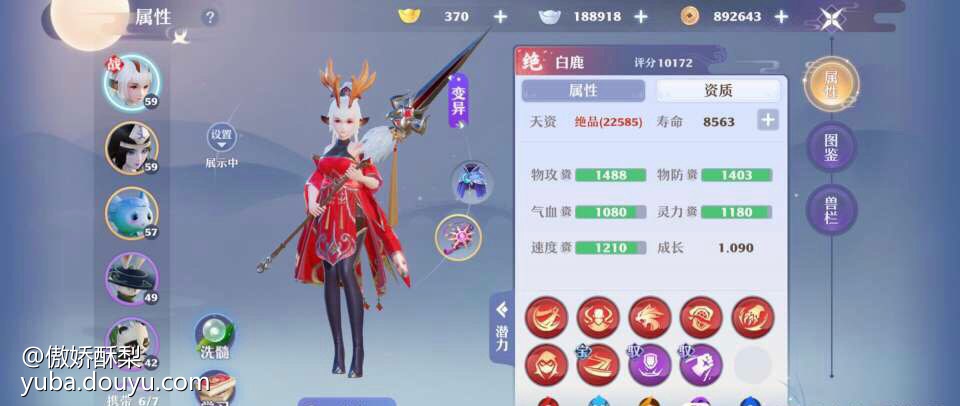Select the blue creature level 57 pet

[131, 213]
